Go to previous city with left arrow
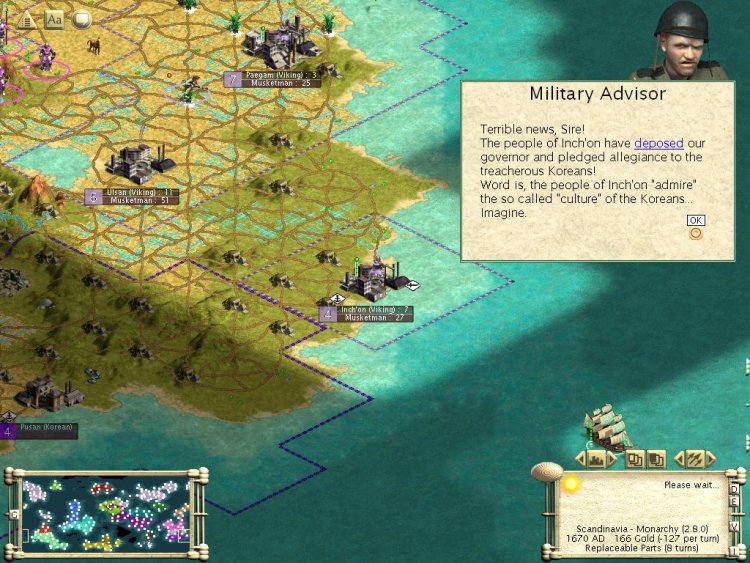Image resolution: width=750 pixels, height=563 pixels. tap(580, 459)
